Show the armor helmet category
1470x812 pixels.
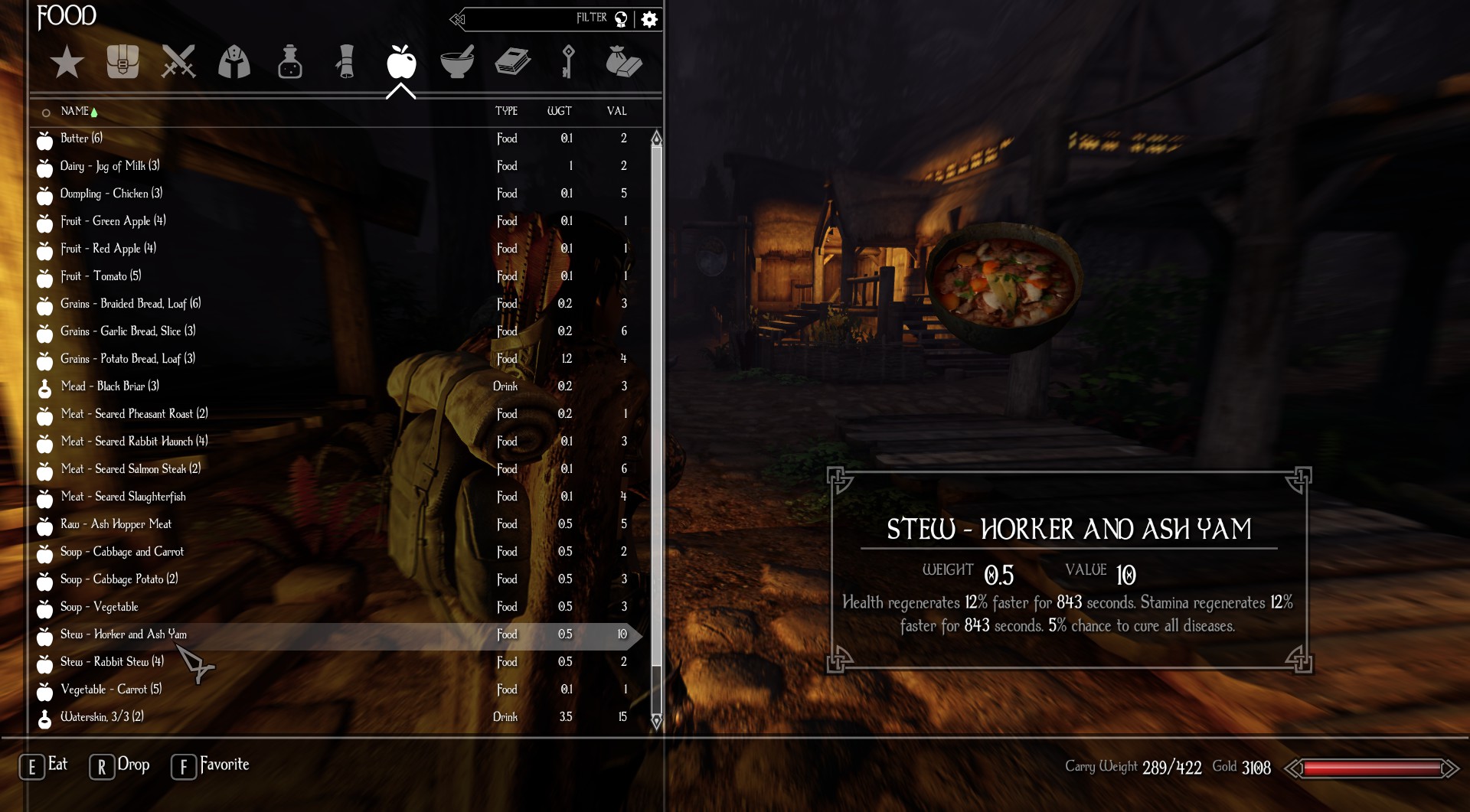click(x=234, y=62)
